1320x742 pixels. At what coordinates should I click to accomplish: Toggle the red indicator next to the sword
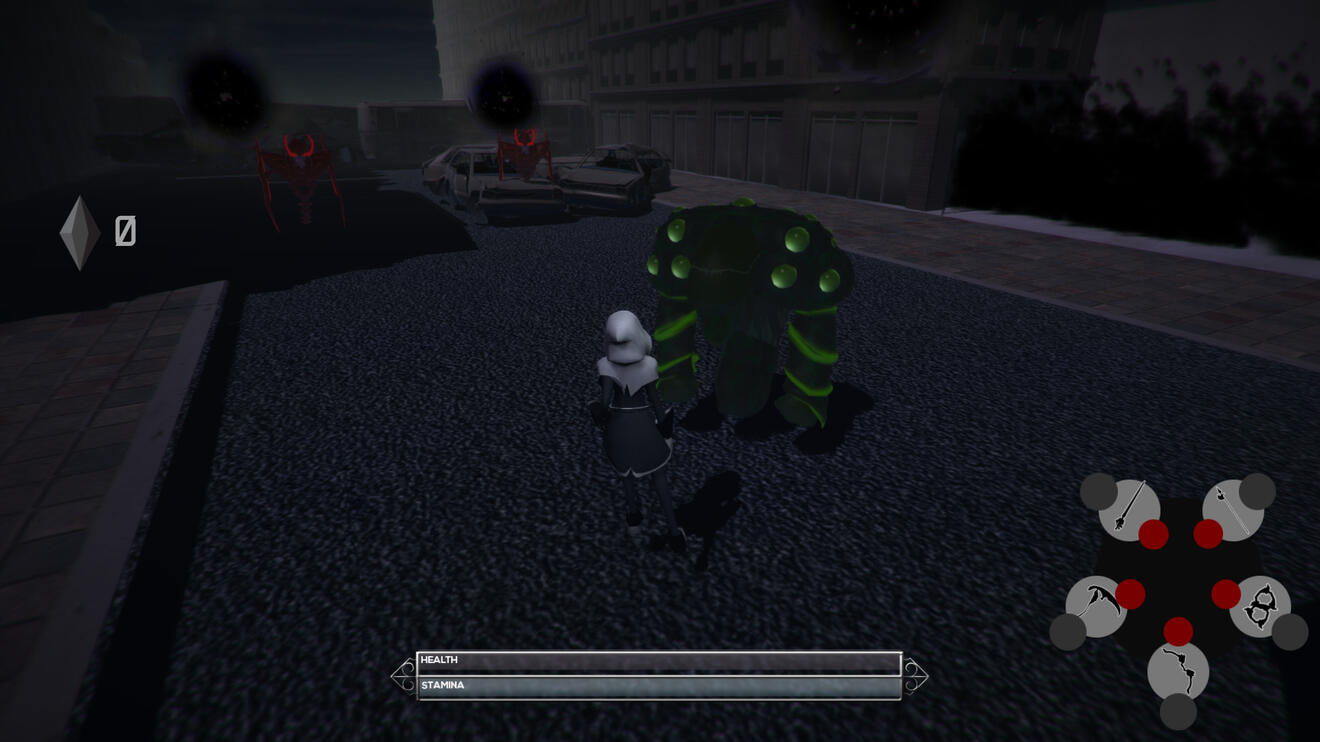tap(1152, 532)
